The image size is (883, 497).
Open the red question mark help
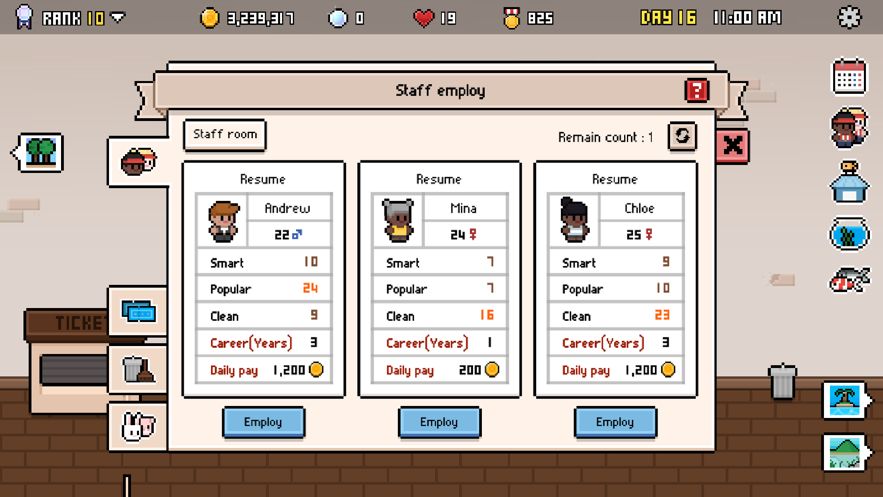(x=696, y=91)
